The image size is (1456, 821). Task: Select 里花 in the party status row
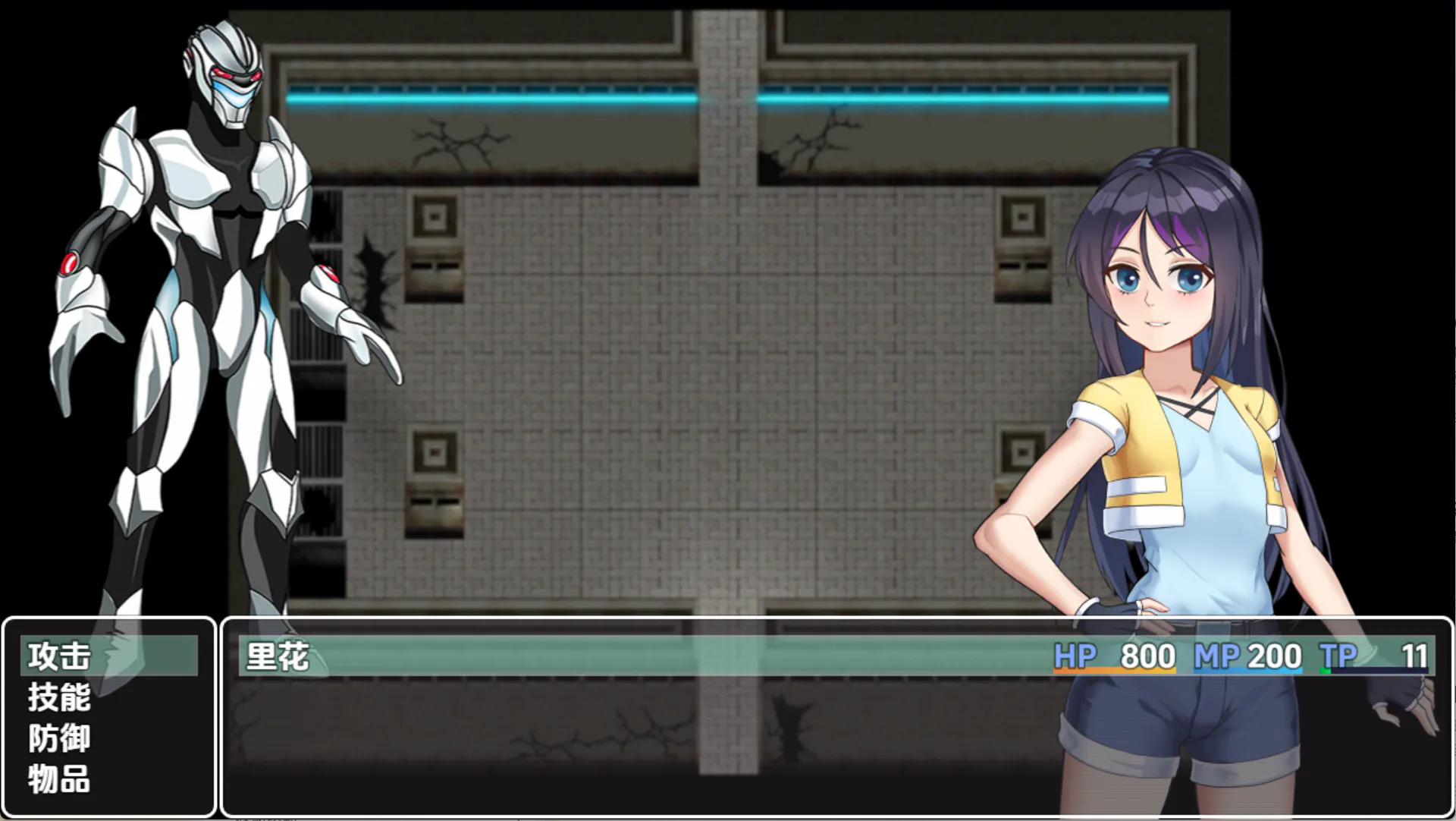point(278,656)
